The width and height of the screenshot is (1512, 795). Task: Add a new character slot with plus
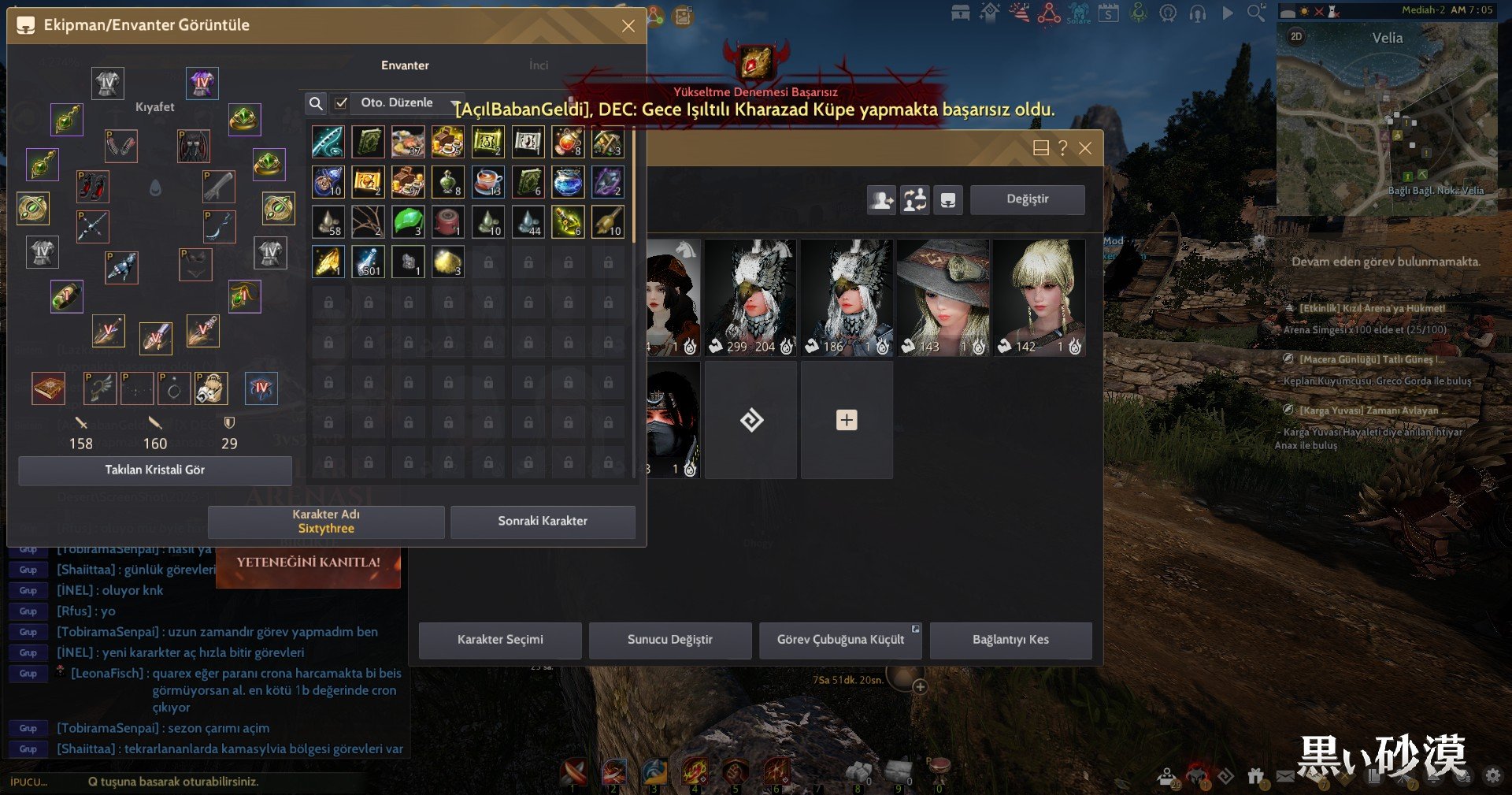coord(847,420)
